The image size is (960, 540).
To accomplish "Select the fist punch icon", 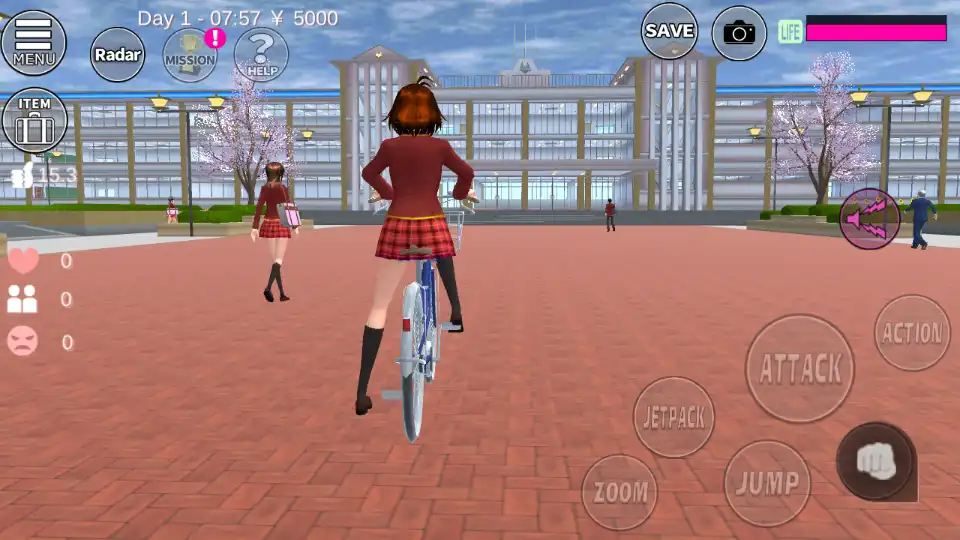I will (x=876, y=461).
